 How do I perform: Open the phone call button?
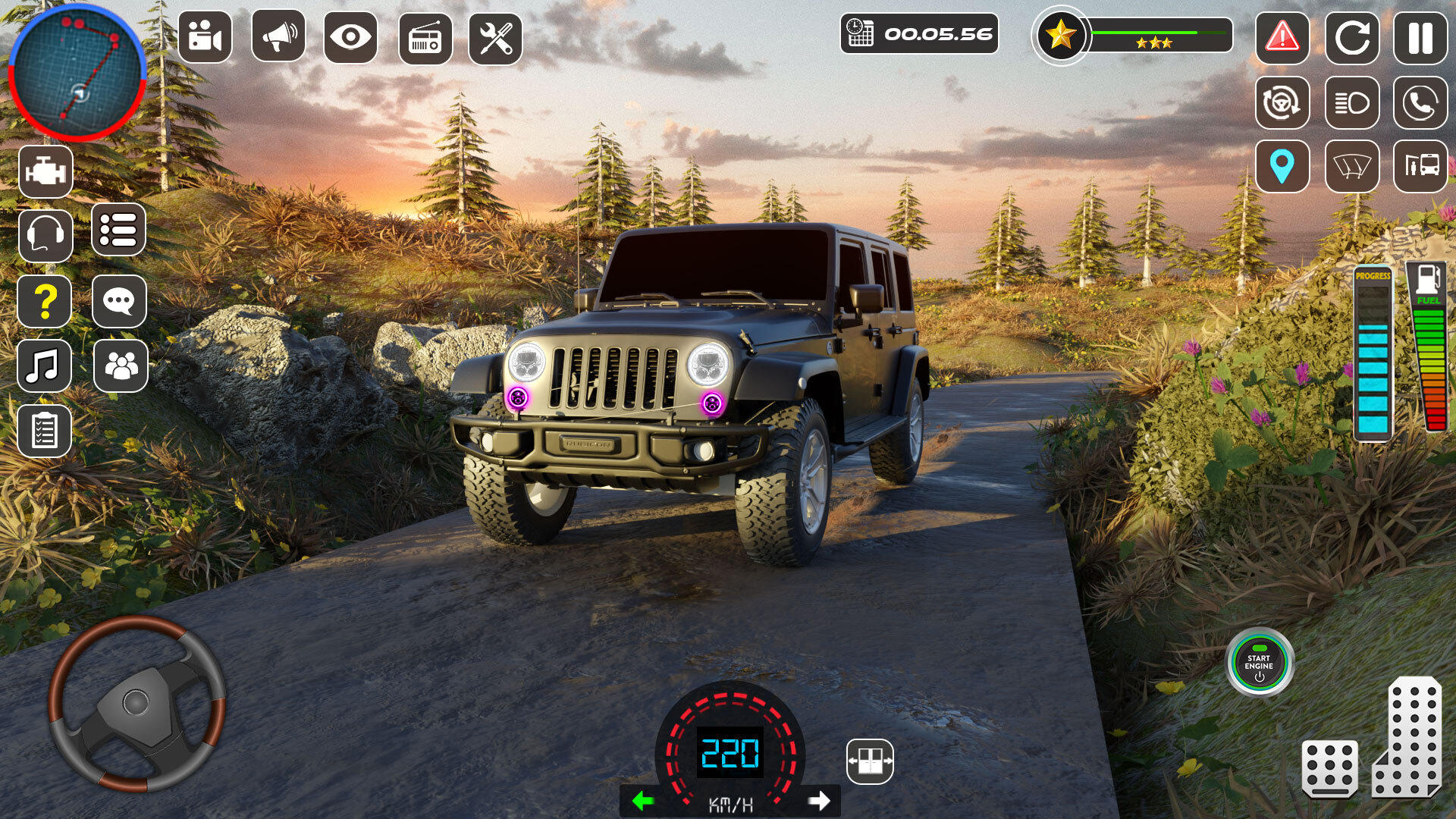tap(1420, 102)
